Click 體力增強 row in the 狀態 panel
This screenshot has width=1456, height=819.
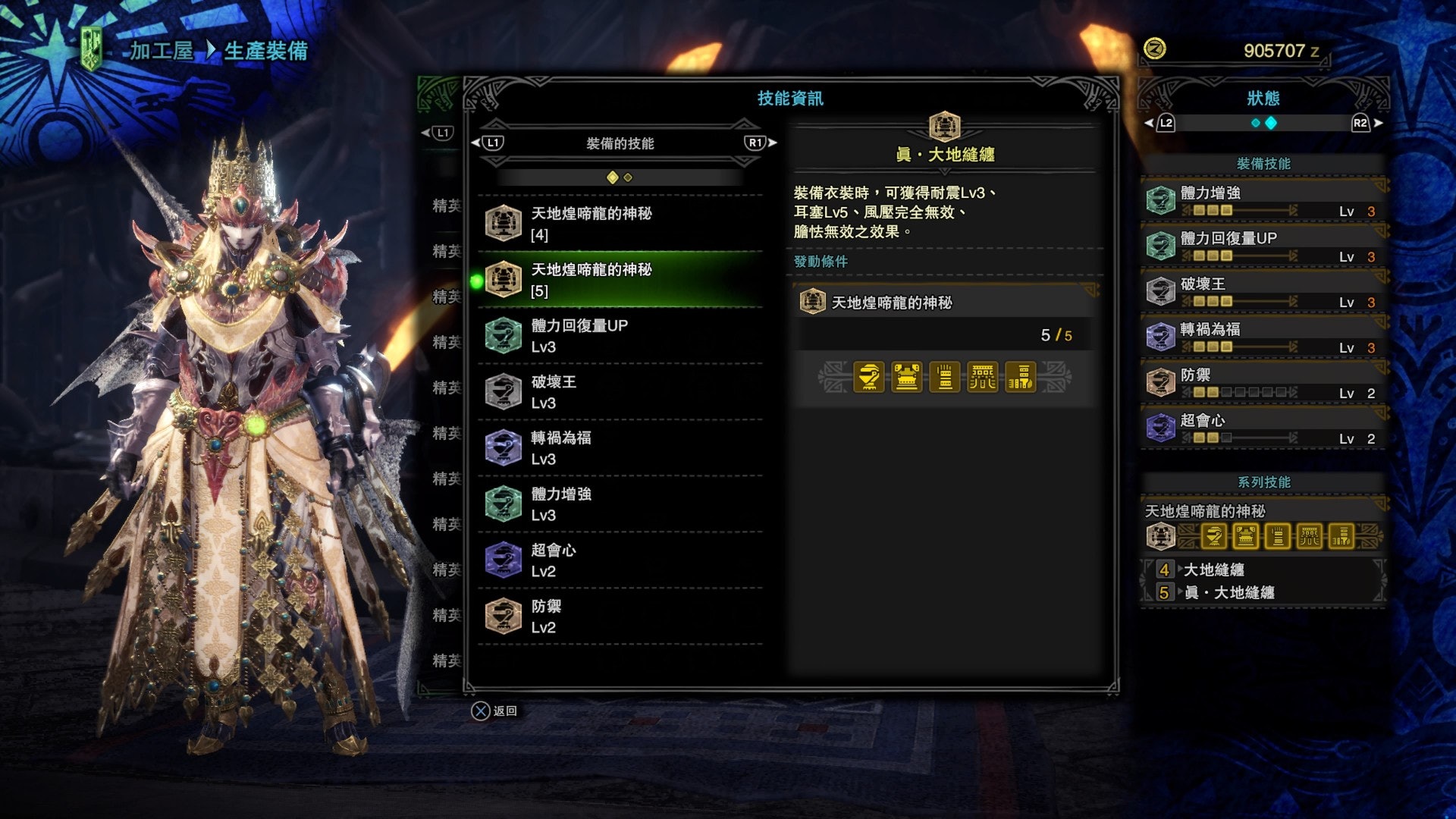[1263, 201]
